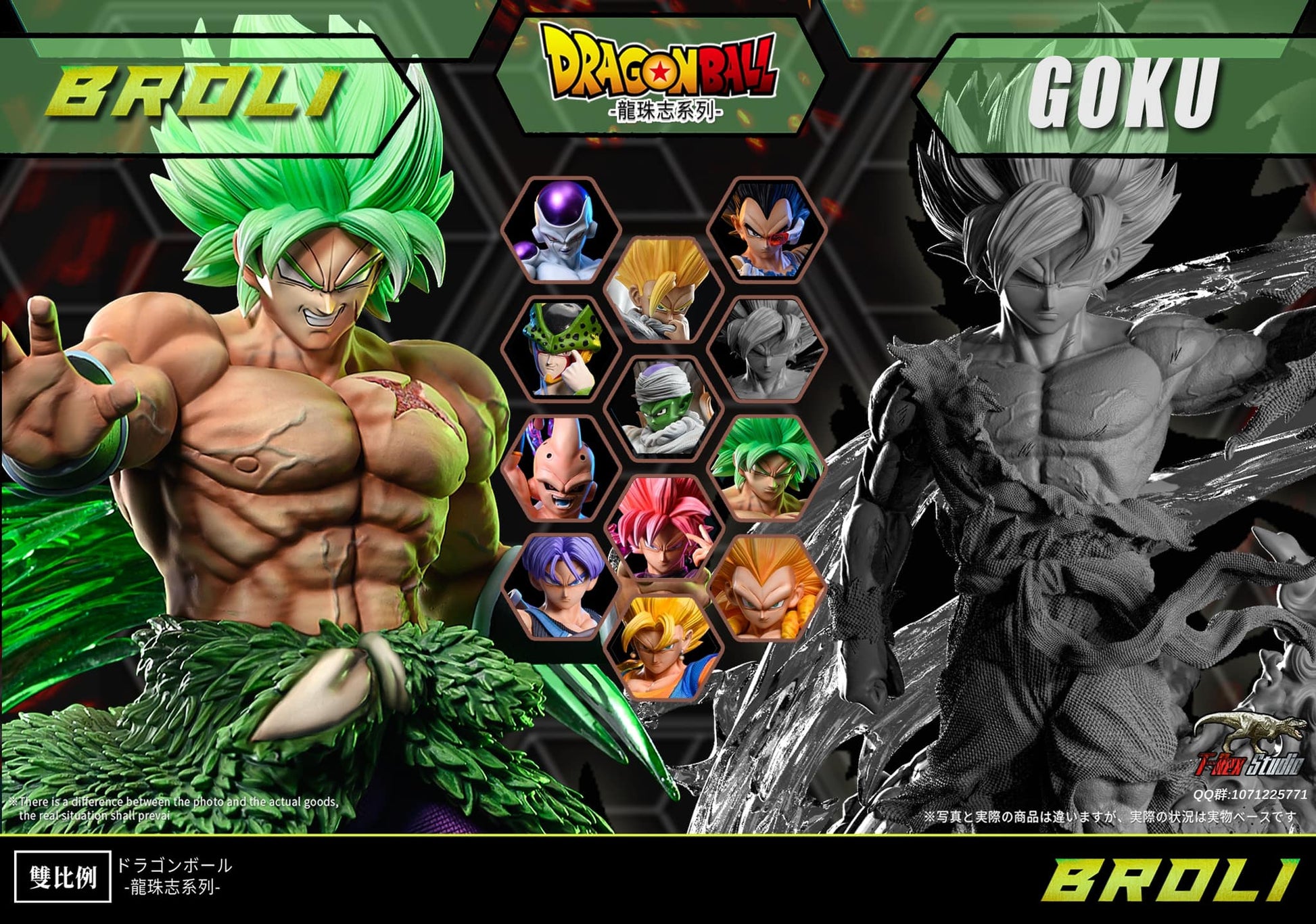Image resolution: width=1316 pixels, height=924 pixels.
Task: Choose the Vegeta portrait with red scouter
Action: [766, 230]
